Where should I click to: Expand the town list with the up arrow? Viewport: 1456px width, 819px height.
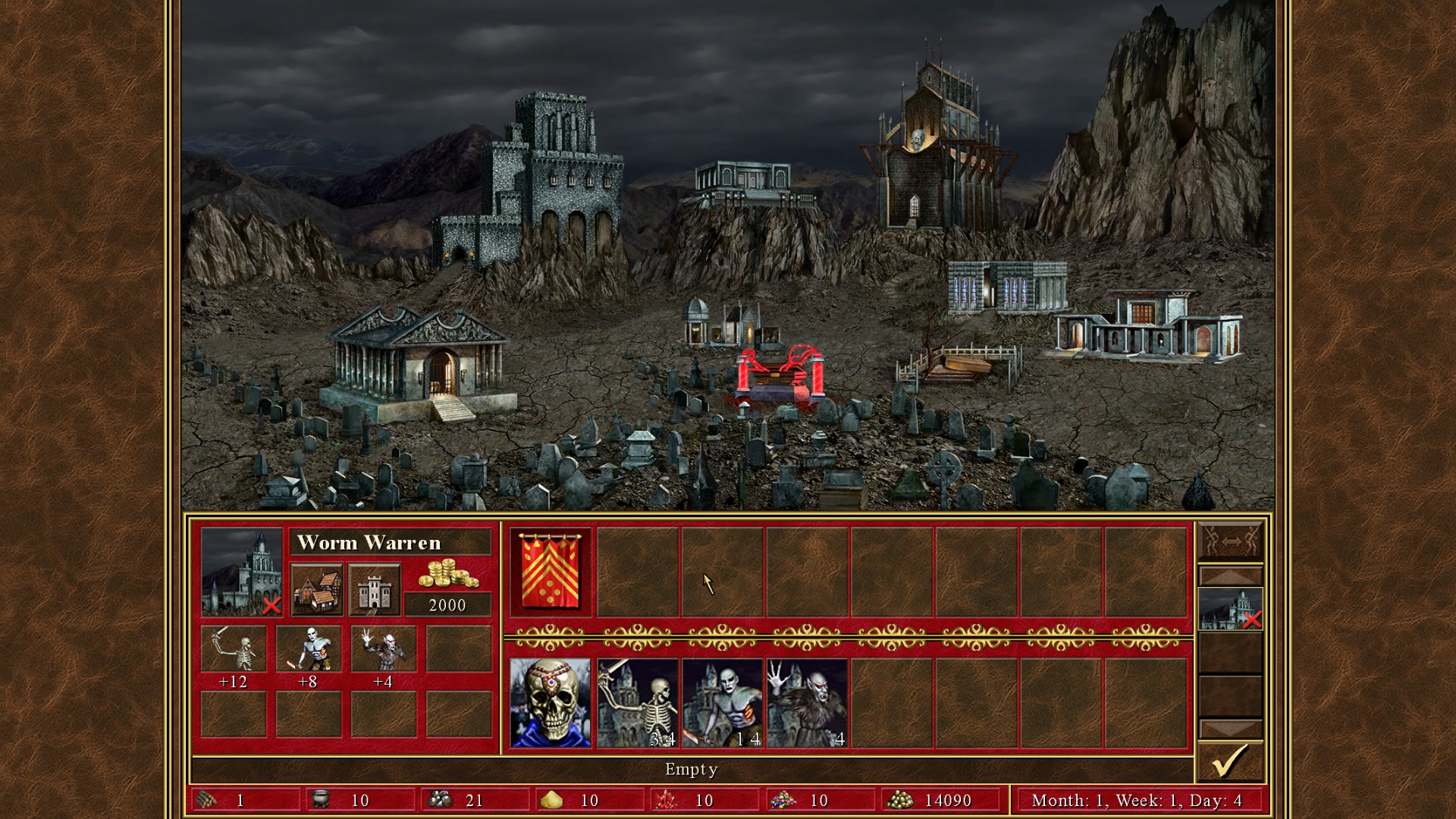pos(1234,575)
